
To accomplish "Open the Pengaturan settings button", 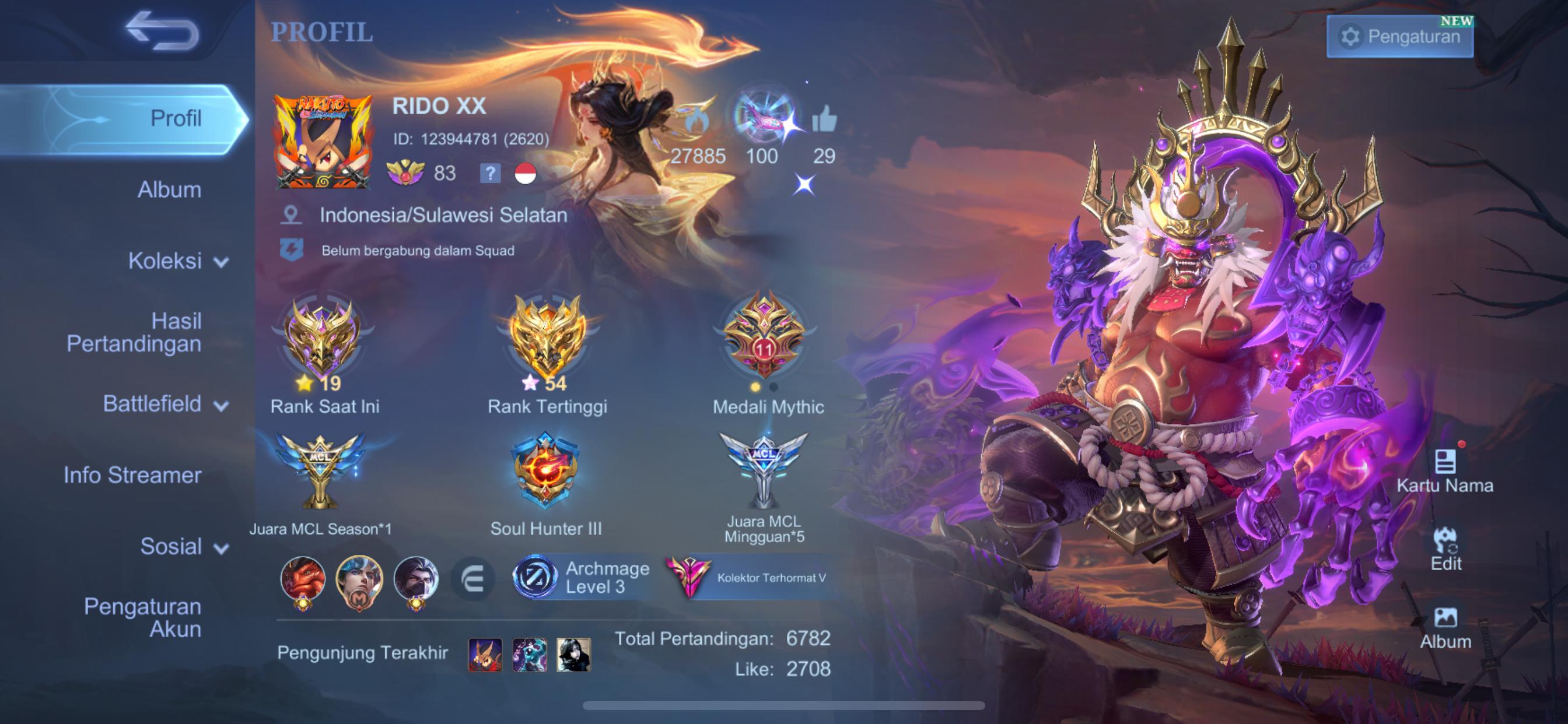I will pos(1399,37).
